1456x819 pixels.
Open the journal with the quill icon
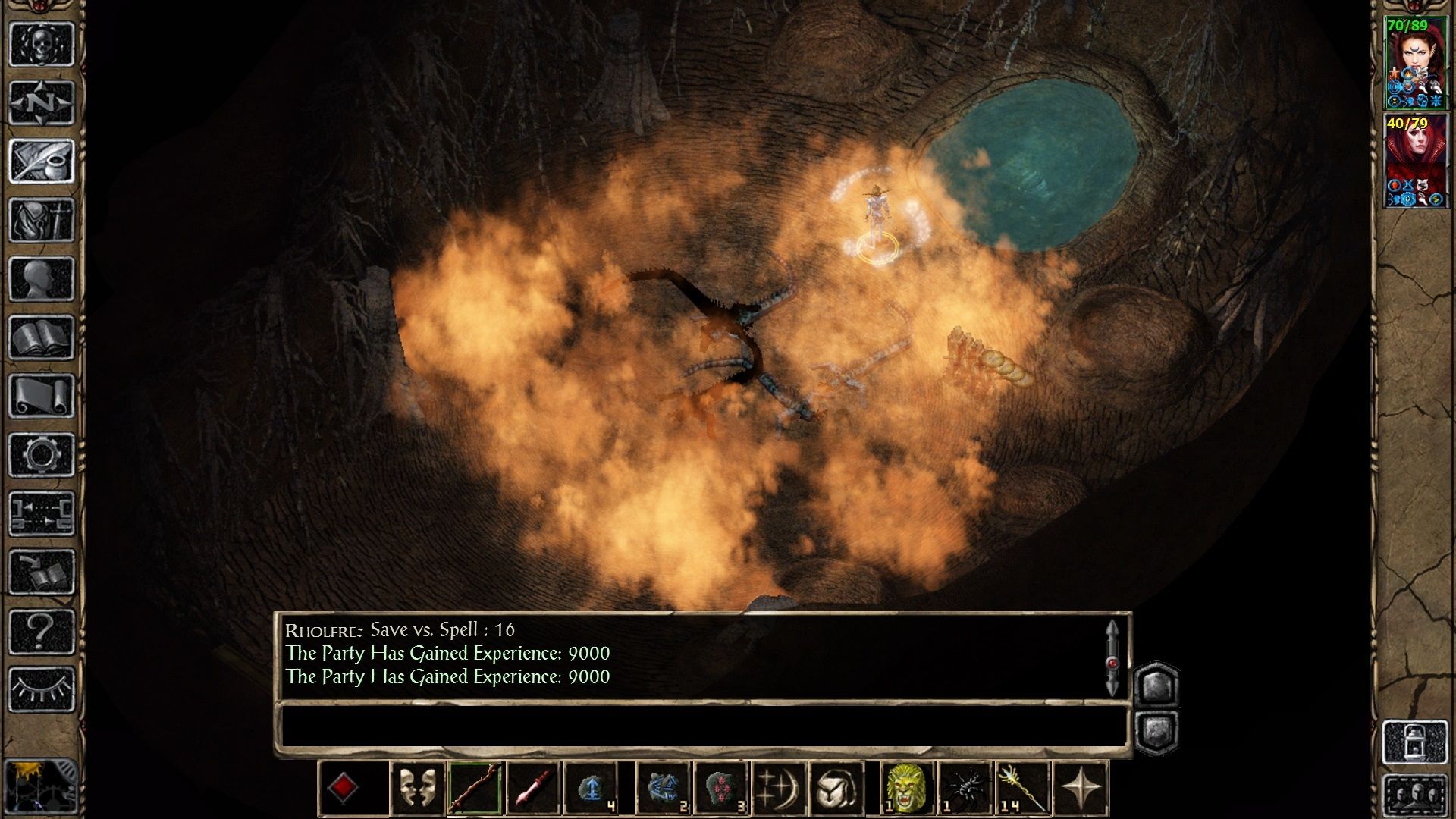pyautogui.click(x=42, y=161)
